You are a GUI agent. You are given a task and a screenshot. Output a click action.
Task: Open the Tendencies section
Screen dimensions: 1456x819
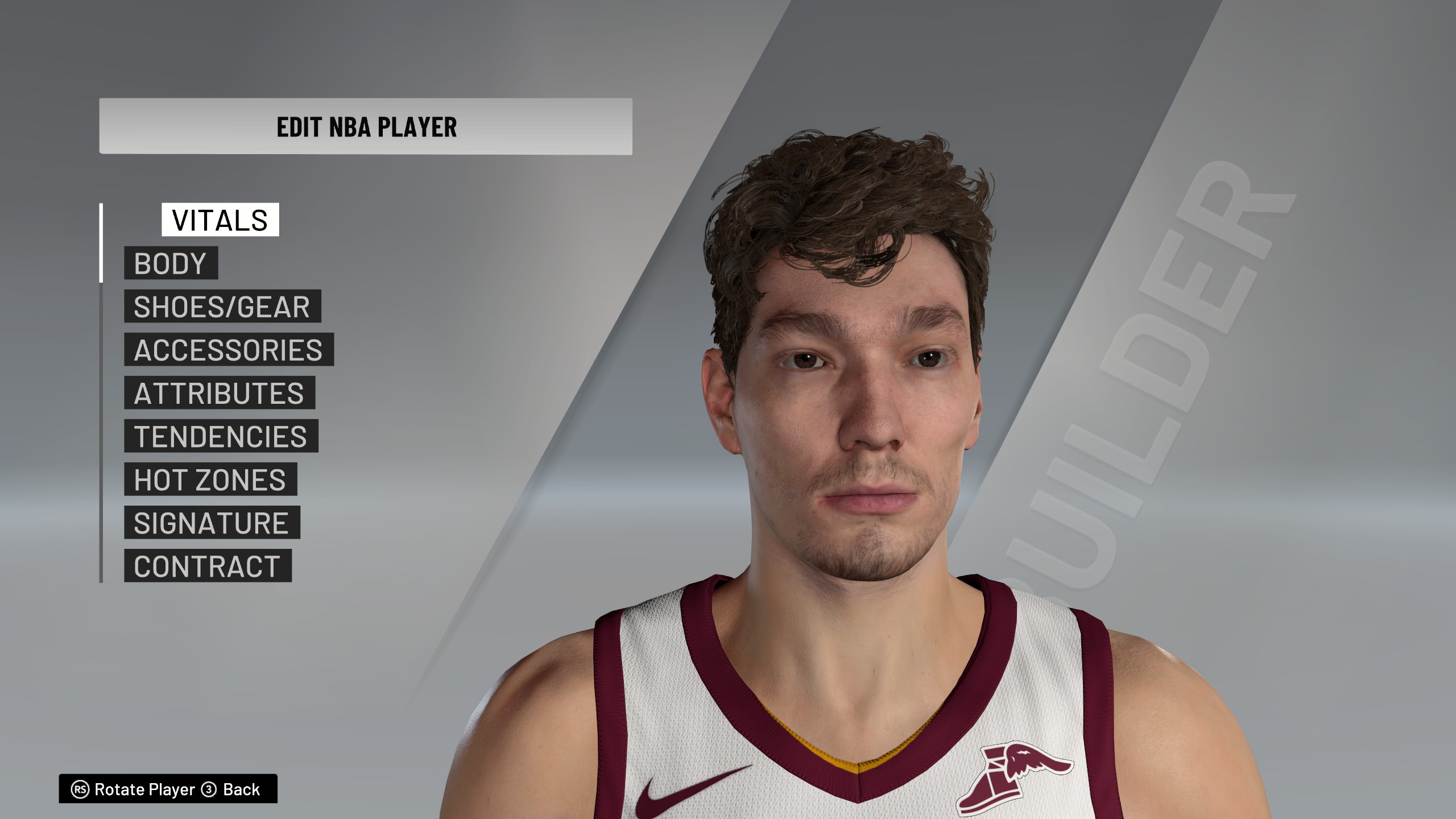tap(221, 436)
